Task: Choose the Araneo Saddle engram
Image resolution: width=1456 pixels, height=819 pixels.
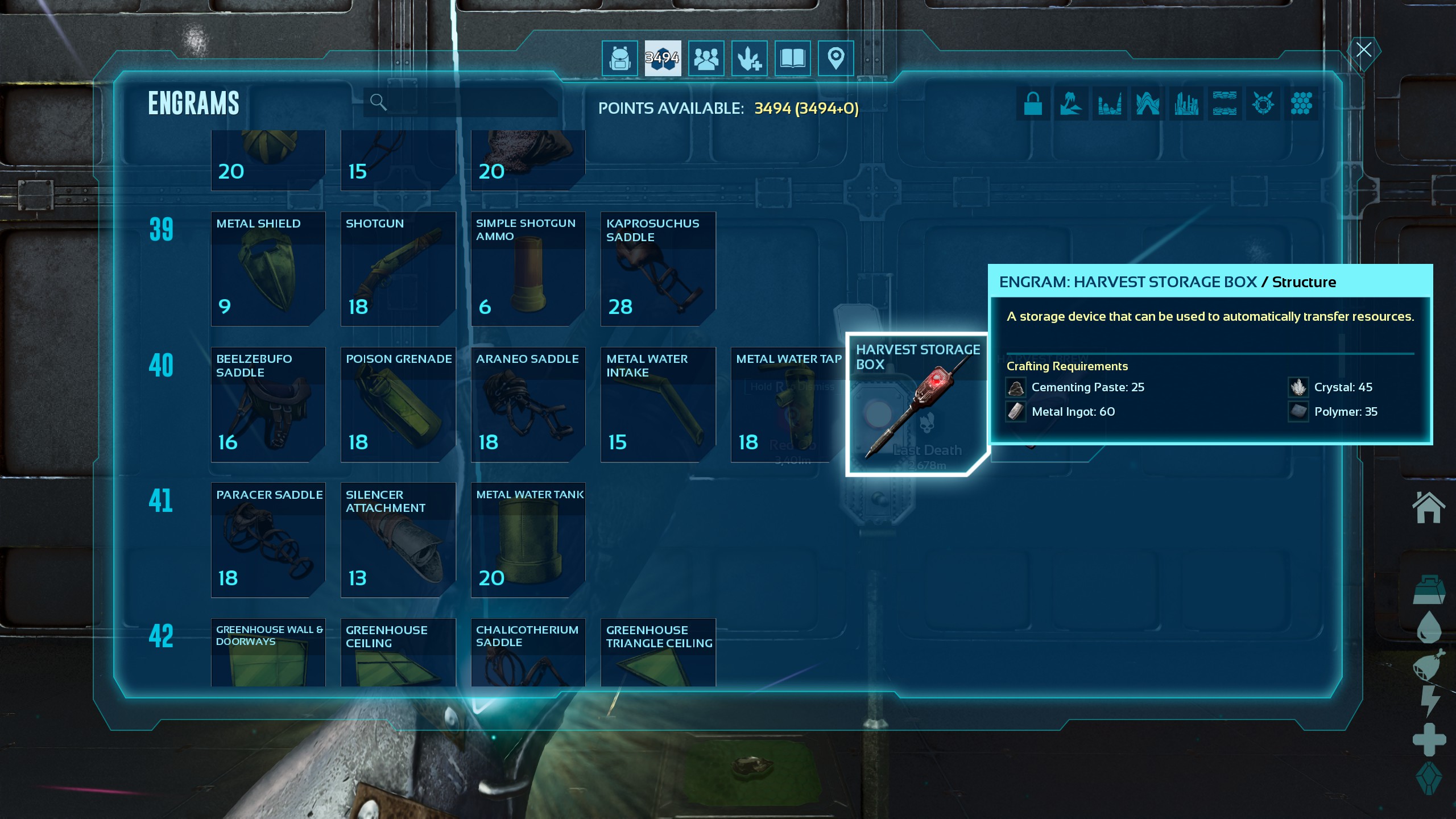Action: pyautogui.click(x=528, y=404)
